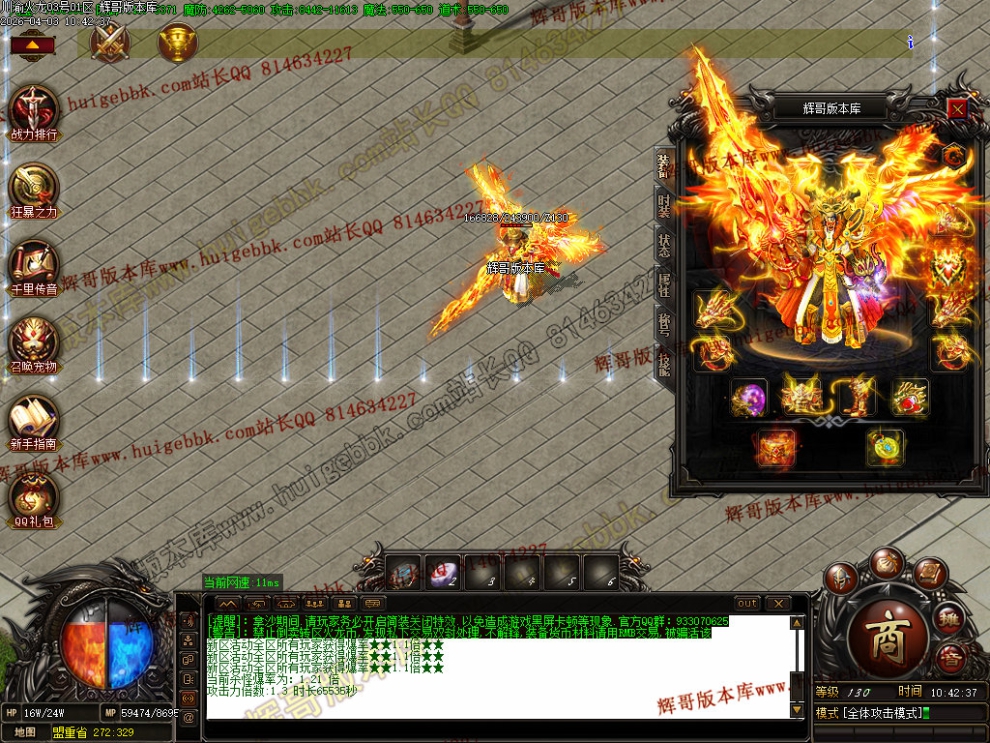Close the character equipment panel
Image resolution: width=990 pixels, height=743 pixels.
[957, 108]
